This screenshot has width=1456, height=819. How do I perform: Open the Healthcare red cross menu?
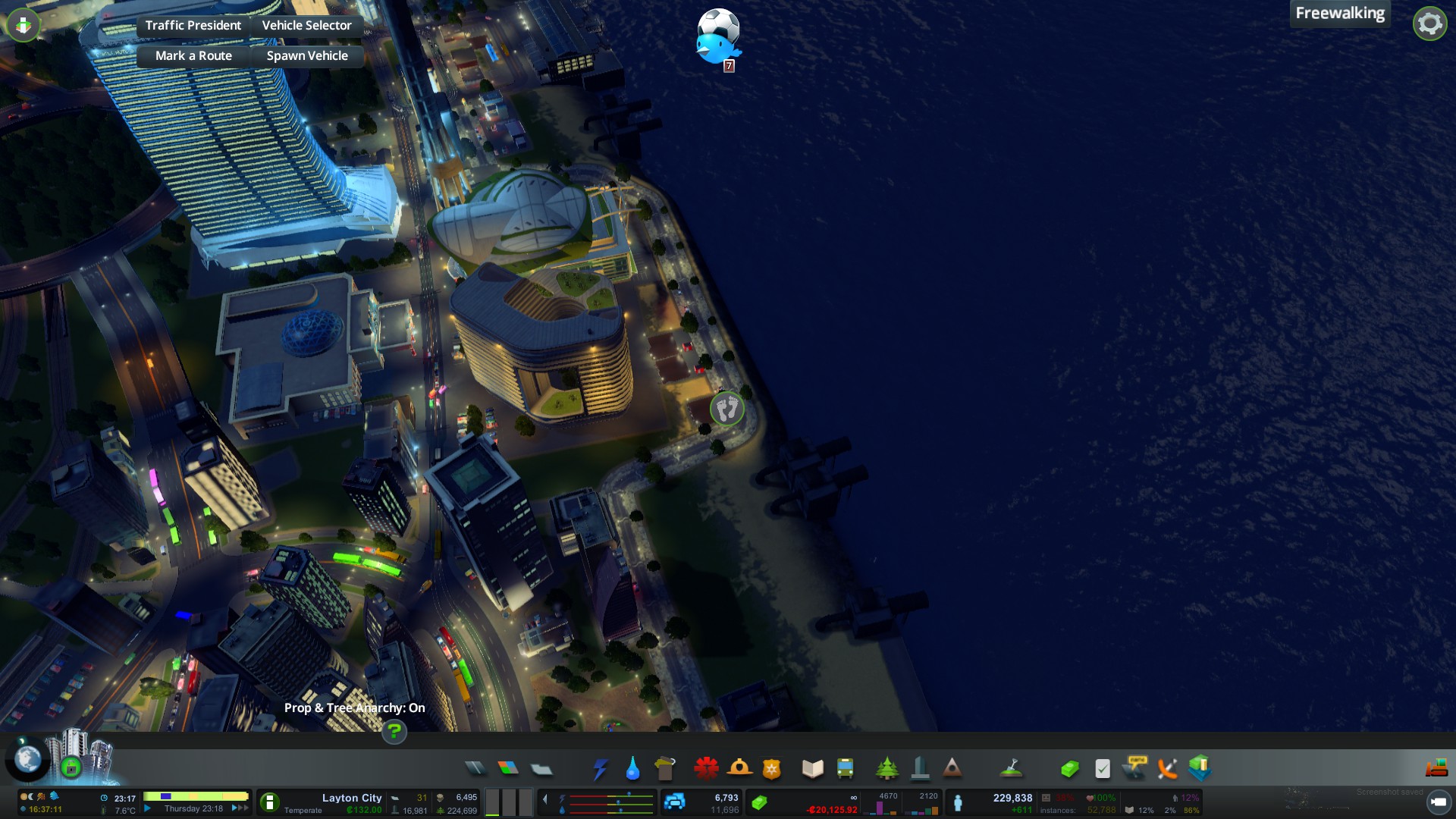tap(706, 769)
